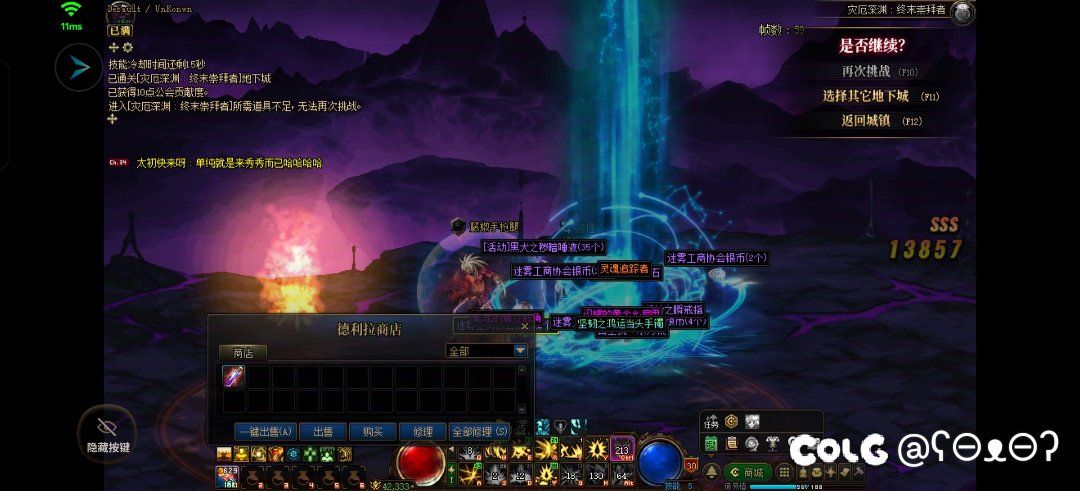The width and height of the screenshot is (1080, 491).
Task: Select 选择其它地下城 option
Action: (x=864, y=96)
